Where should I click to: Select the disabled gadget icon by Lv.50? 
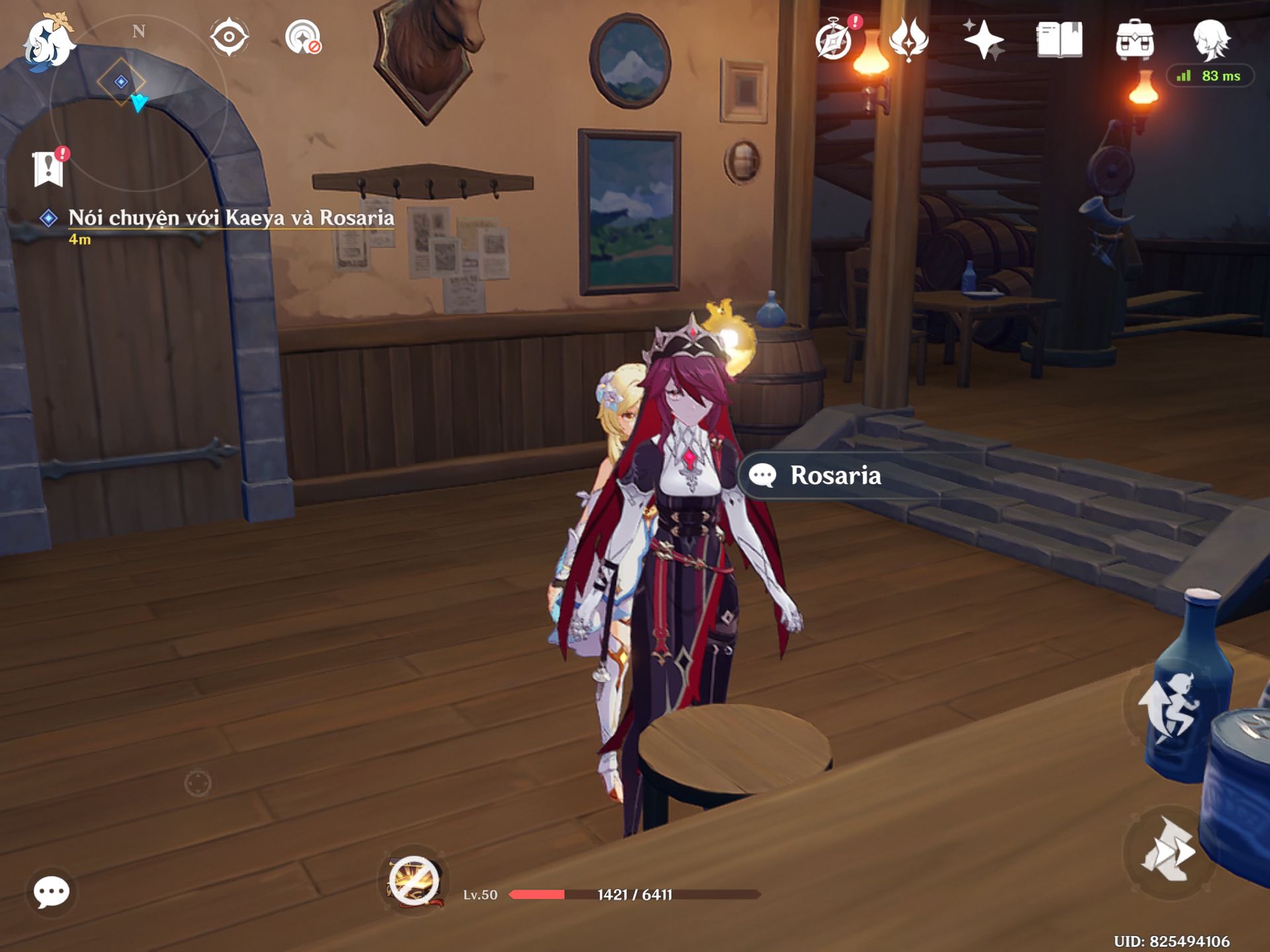coord(414,881)
